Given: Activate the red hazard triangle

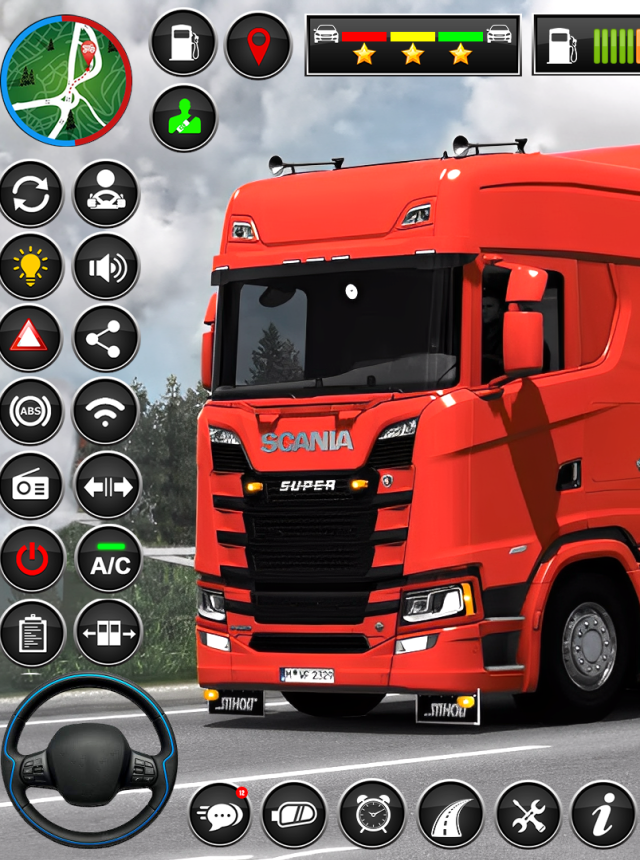Looking at the screenshot, I should pyautogui.click(x=31, y=339).
